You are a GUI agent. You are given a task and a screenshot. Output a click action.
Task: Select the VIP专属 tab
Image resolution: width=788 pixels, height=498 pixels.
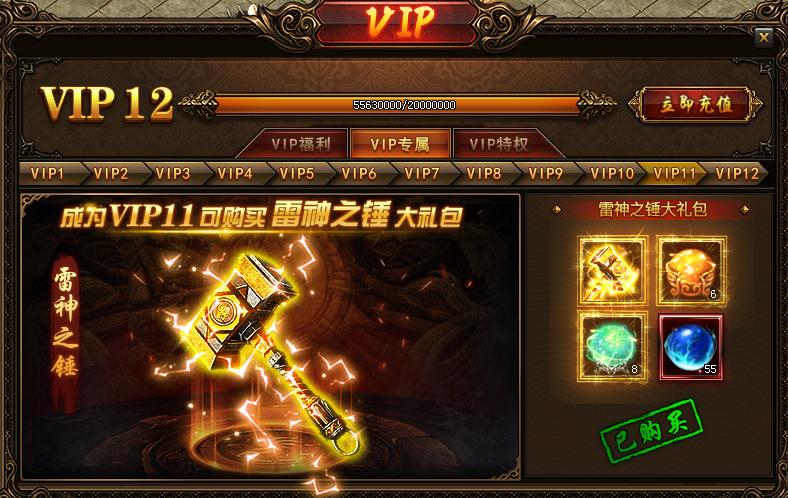[399, 144]
